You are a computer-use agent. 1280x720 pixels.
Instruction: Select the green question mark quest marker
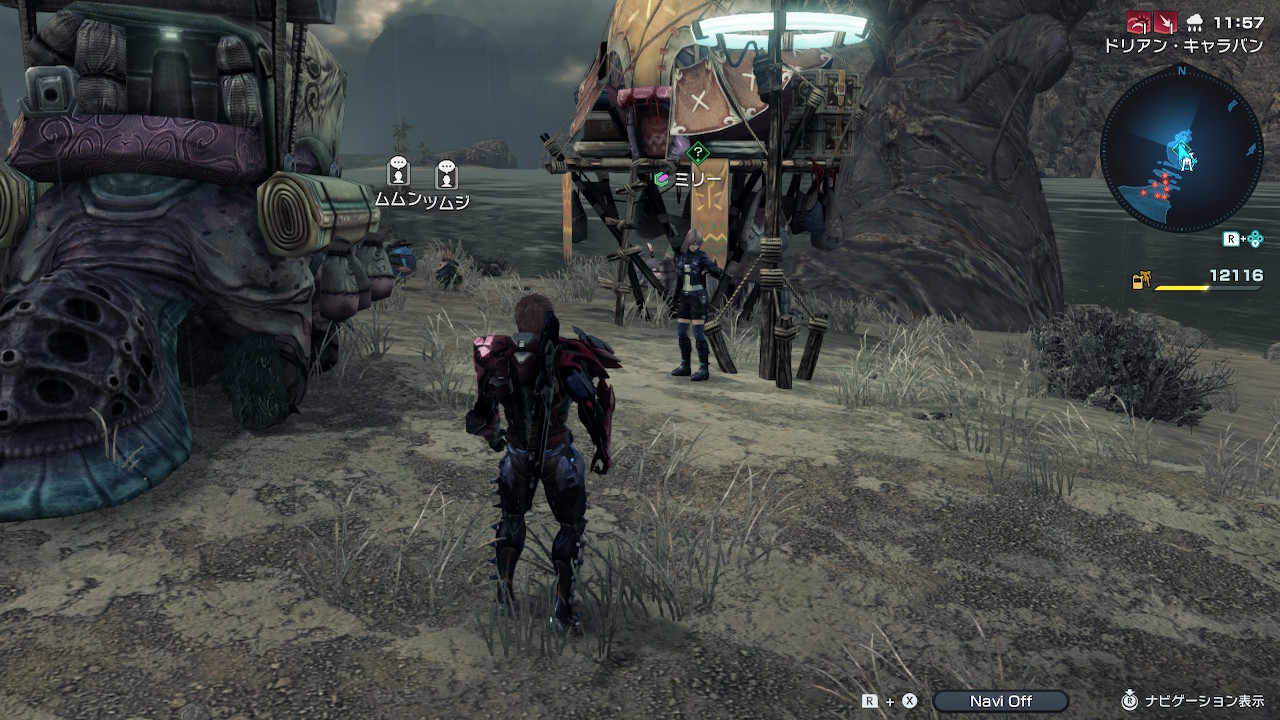point(699,154)
